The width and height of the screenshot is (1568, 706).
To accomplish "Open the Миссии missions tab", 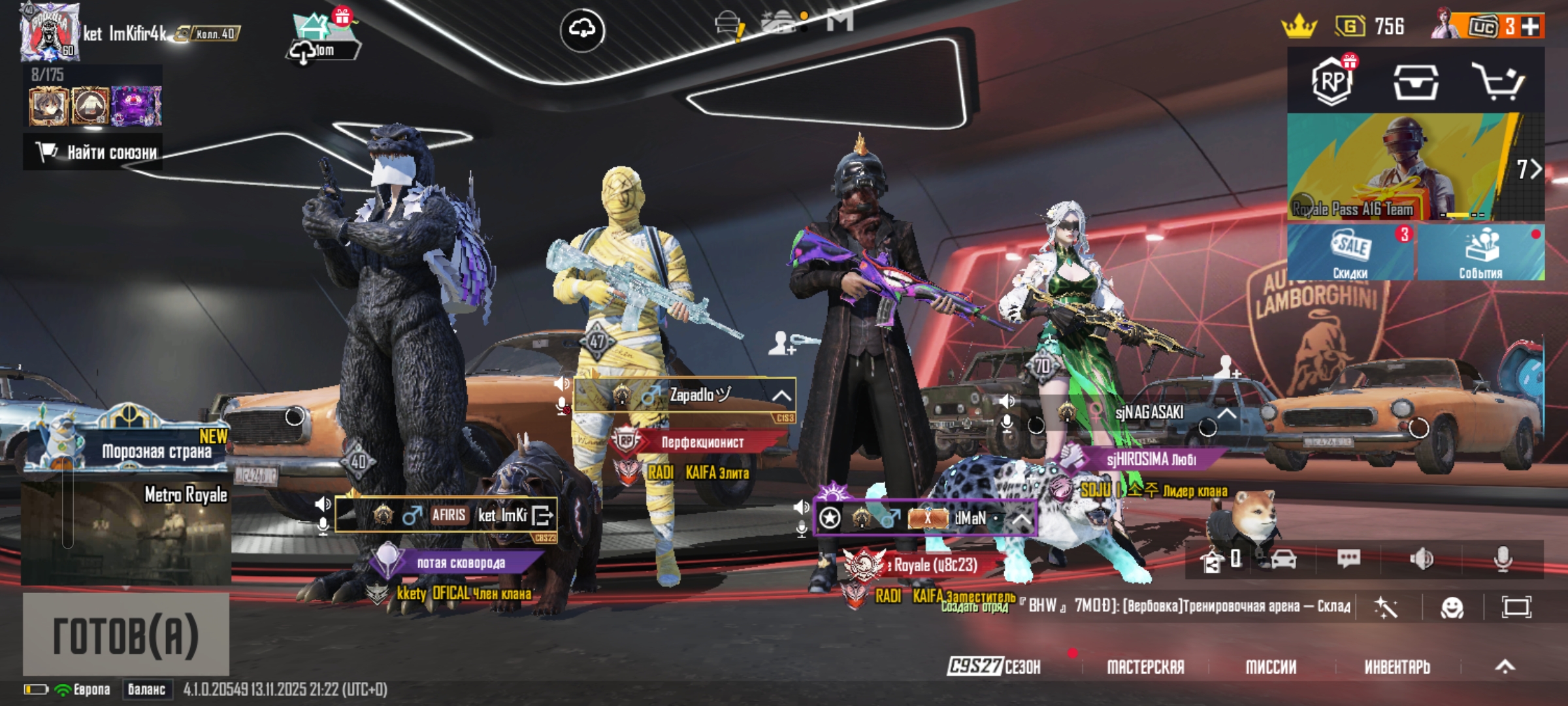I will click(1271, 667).
